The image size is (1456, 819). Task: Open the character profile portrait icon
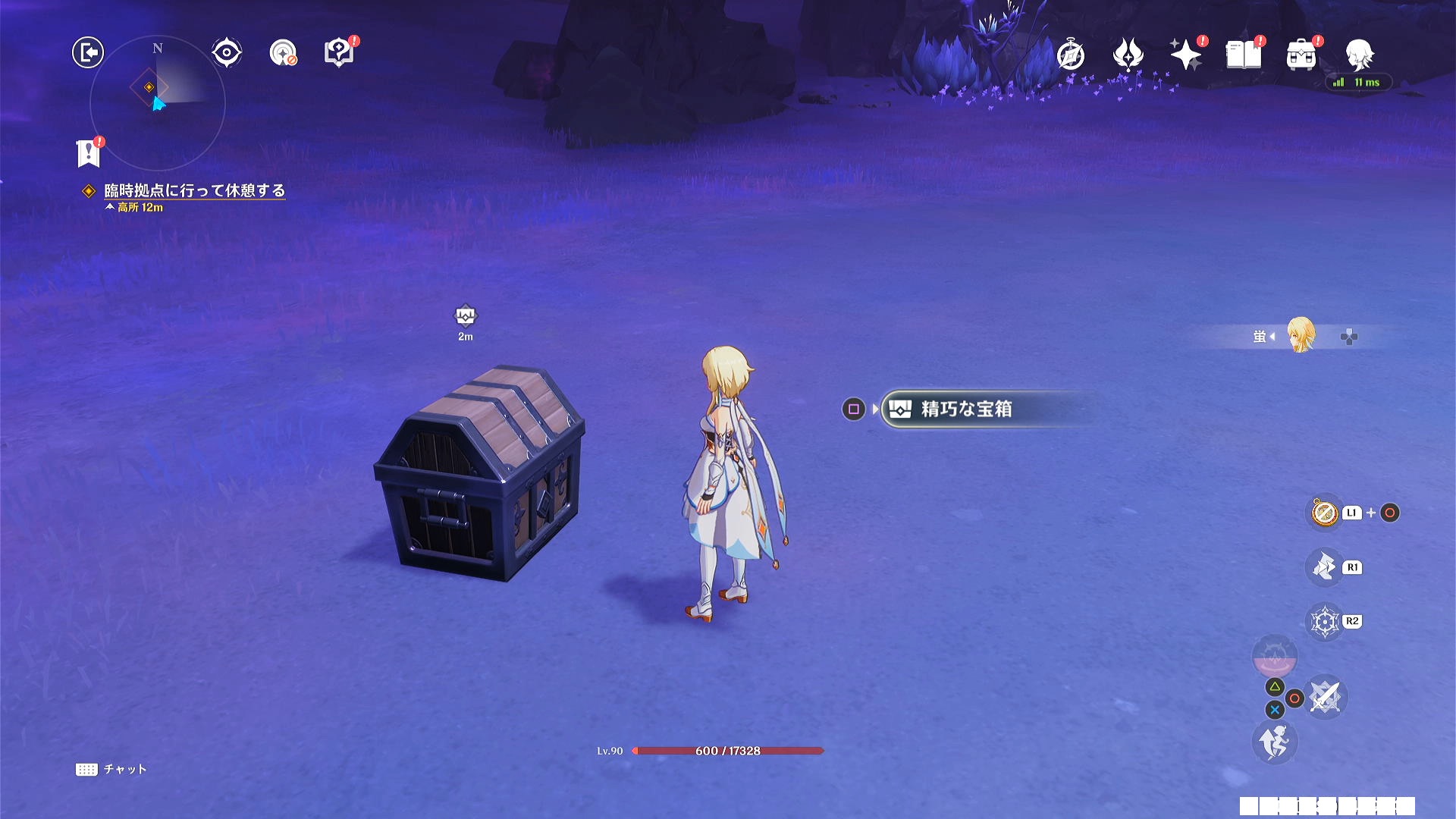coord(1360,53)
